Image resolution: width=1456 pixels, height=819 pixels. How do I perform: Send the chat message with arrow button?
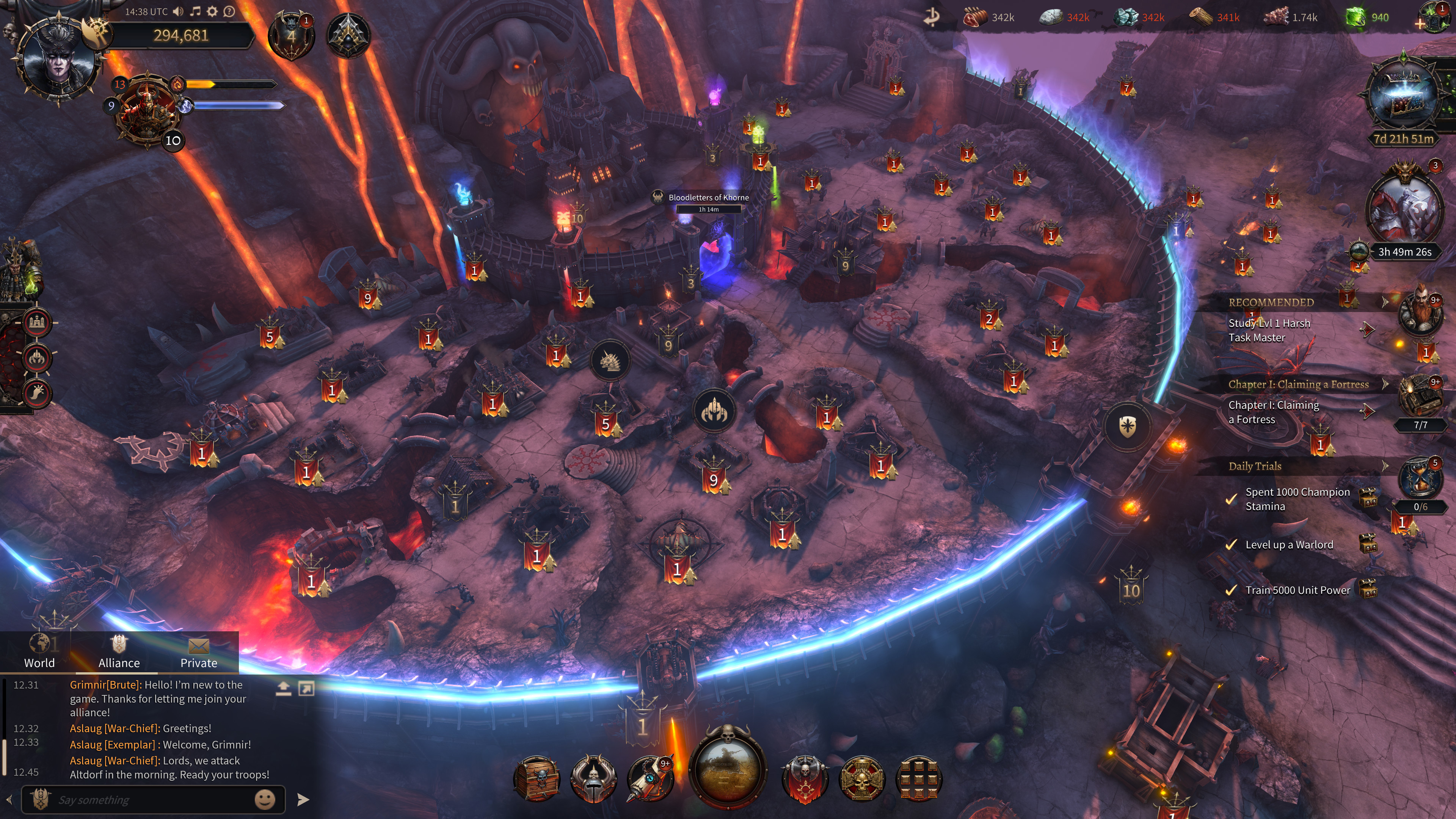coord(303,799)
